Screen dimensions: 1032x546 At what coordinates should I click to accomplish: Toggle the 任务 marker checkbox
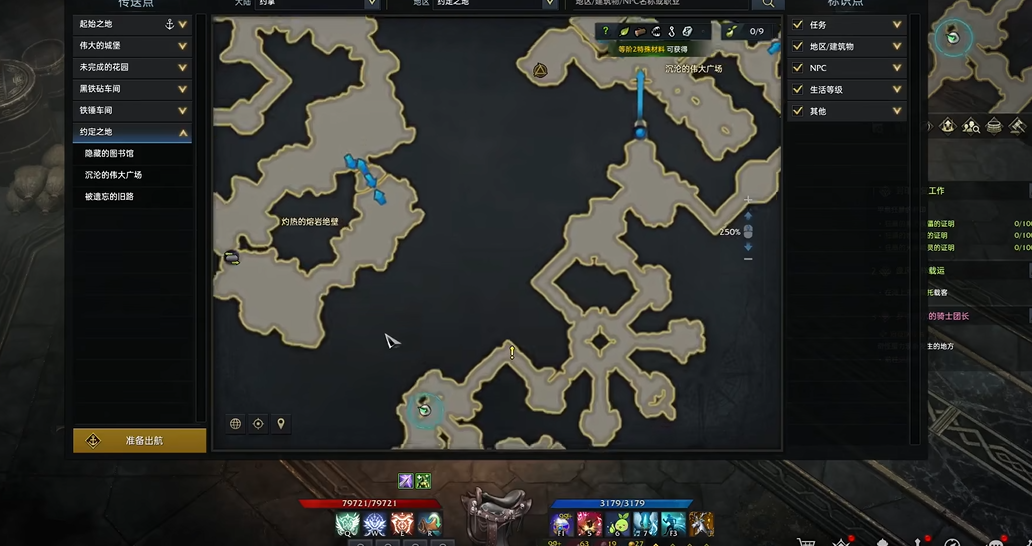click(x=798, y=25)
